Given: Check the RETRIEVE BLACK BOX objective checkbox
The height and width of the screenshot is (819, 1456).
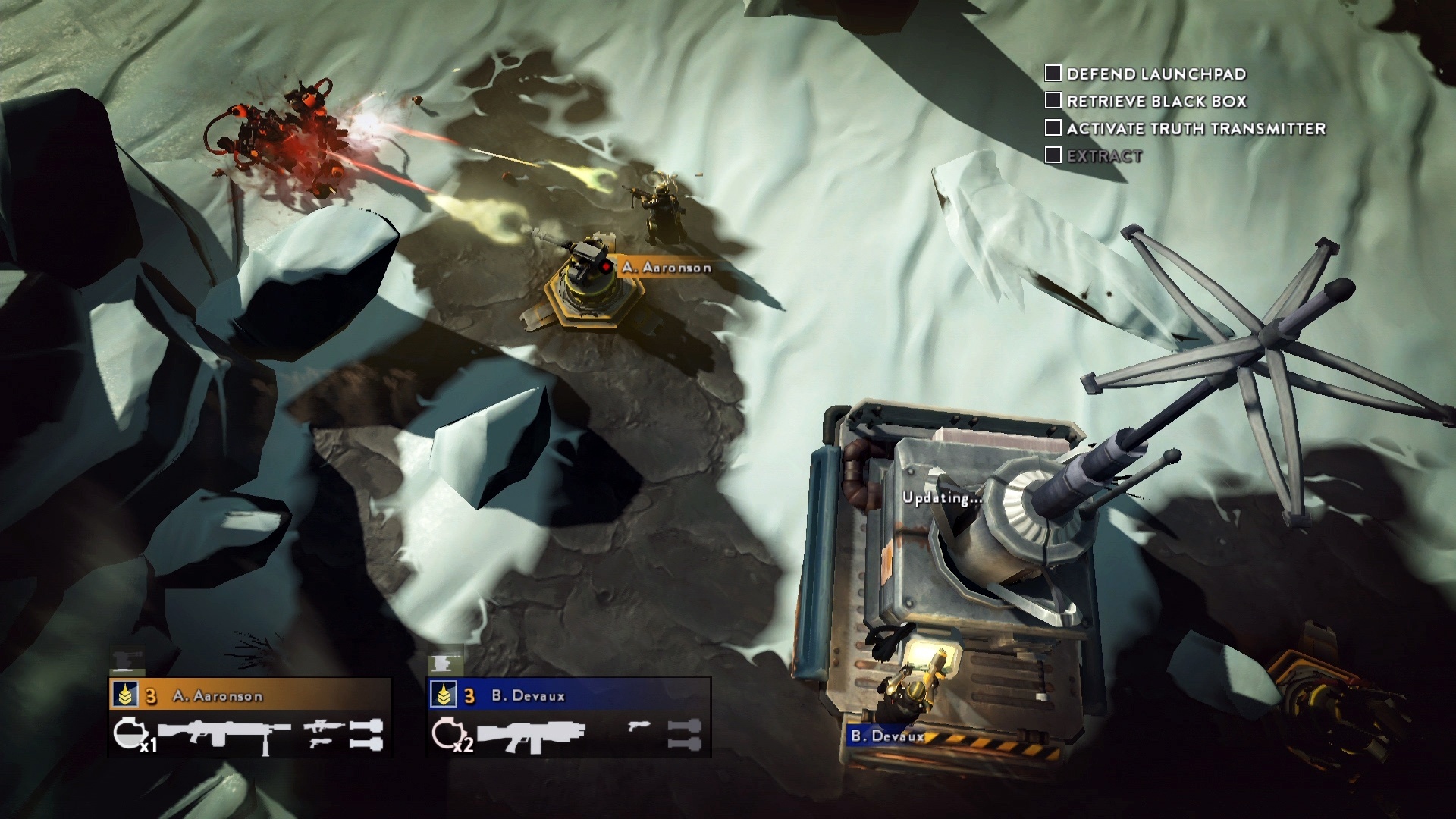Looking at the screenshot, I should (x=1053, y=101).
